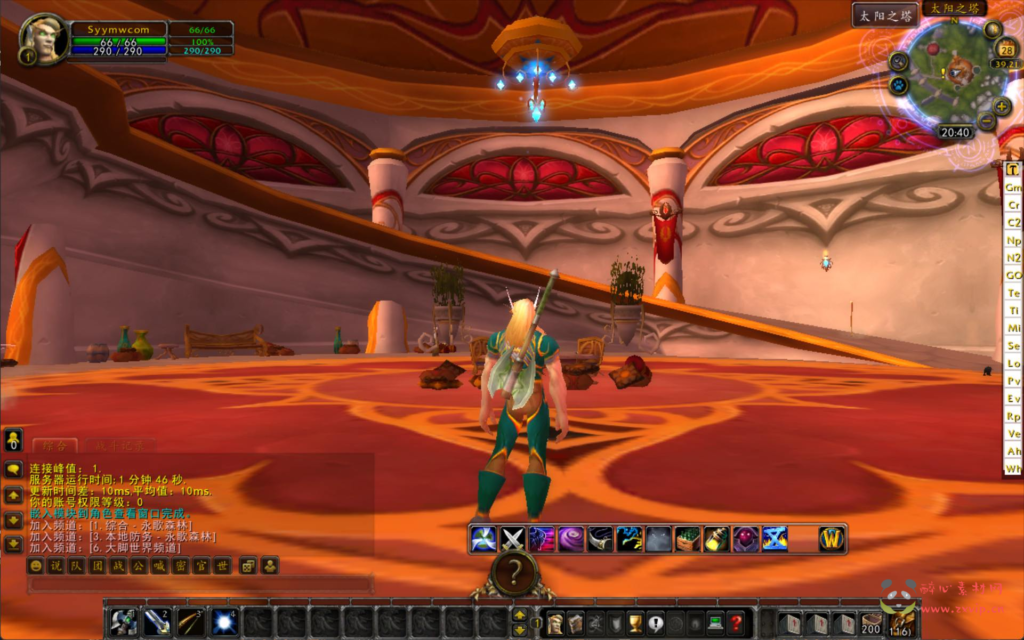Focus the chat input field
Image resolution: width=1024 pixels, height=640 pixels.
[200, 584]
